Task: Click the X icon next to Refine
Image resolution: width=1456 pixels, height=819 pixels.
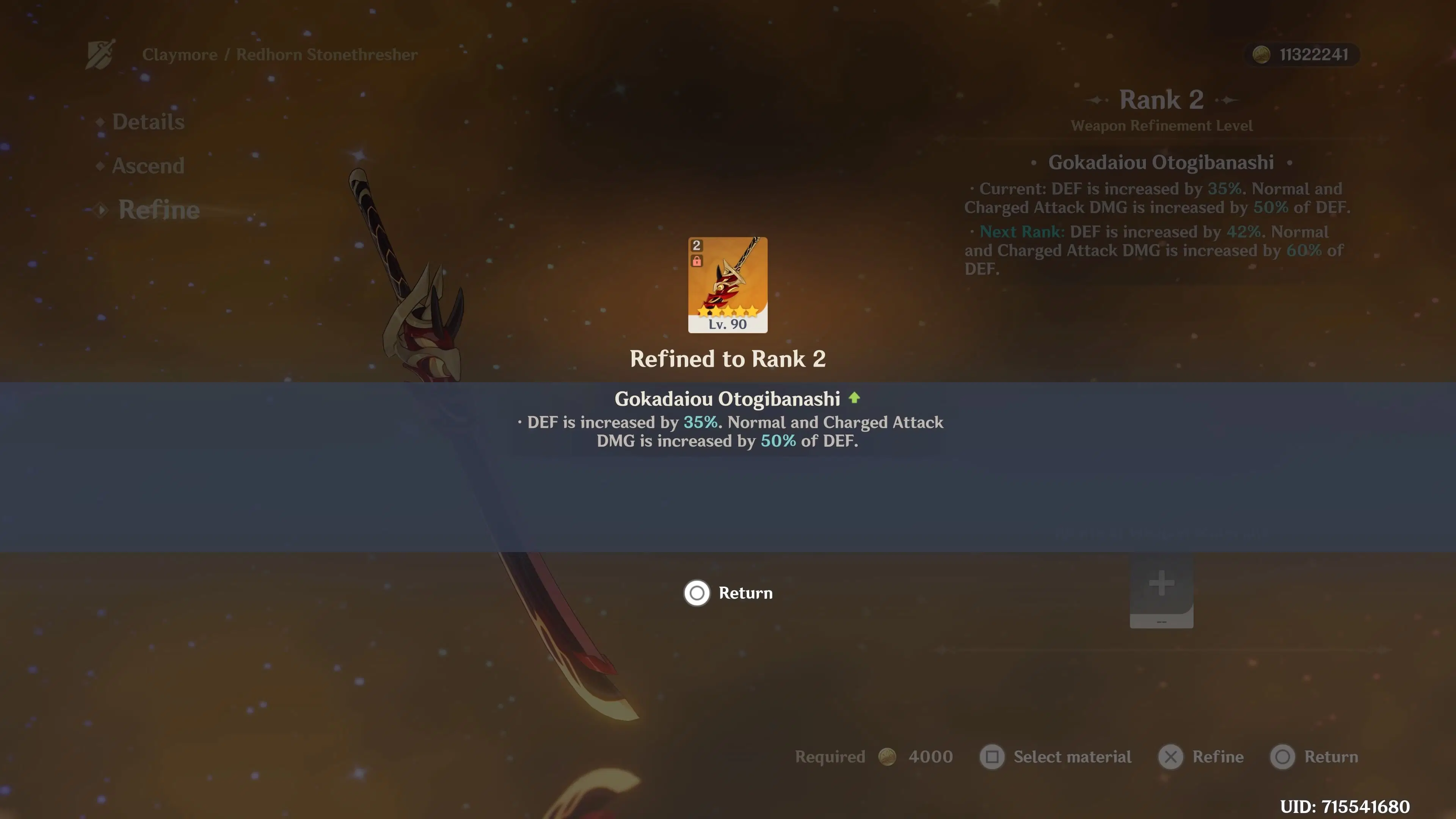Action: [1171, 757]
